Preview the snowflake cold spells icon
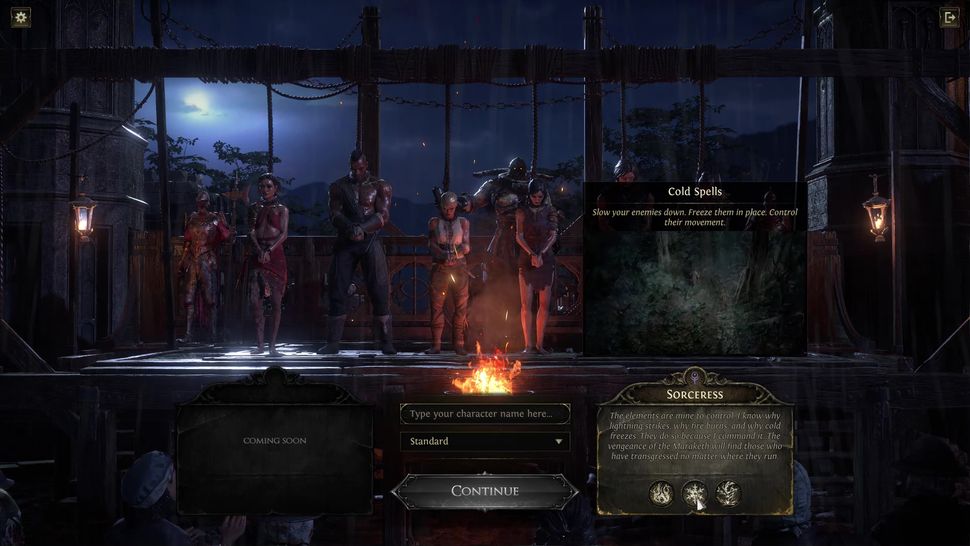The height and width of the screenshot is (546, 970). 694,493
